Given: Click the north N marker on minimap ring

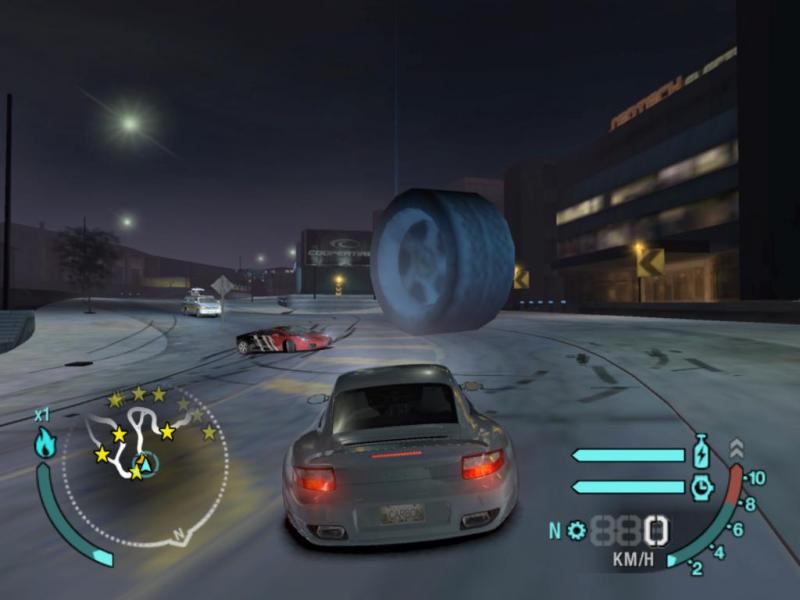Looking at the screenshot, I should point(178,535).
